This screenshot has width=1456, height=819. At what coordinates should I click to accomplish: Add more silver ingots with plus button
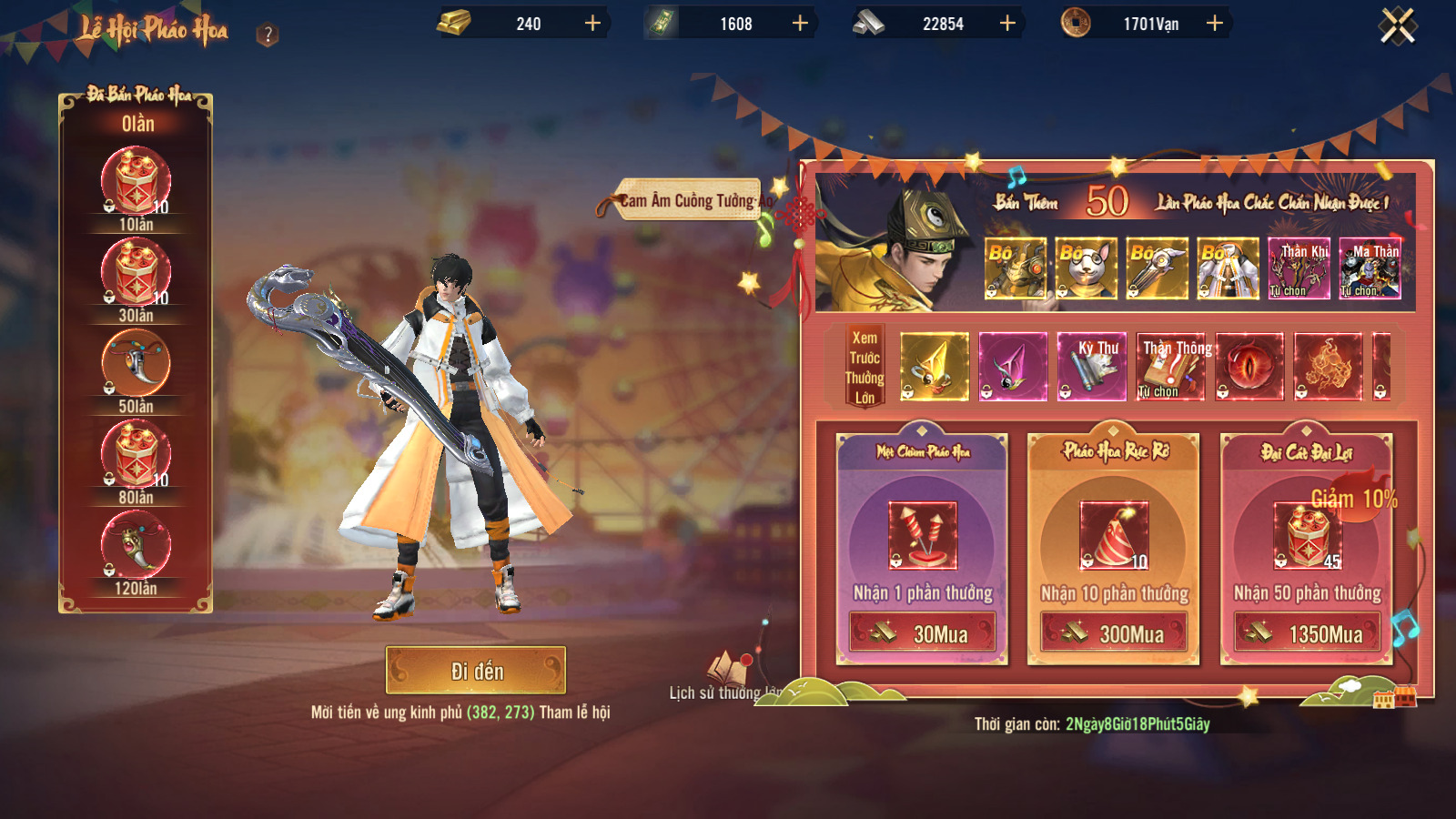click(x=1007, y=24)
